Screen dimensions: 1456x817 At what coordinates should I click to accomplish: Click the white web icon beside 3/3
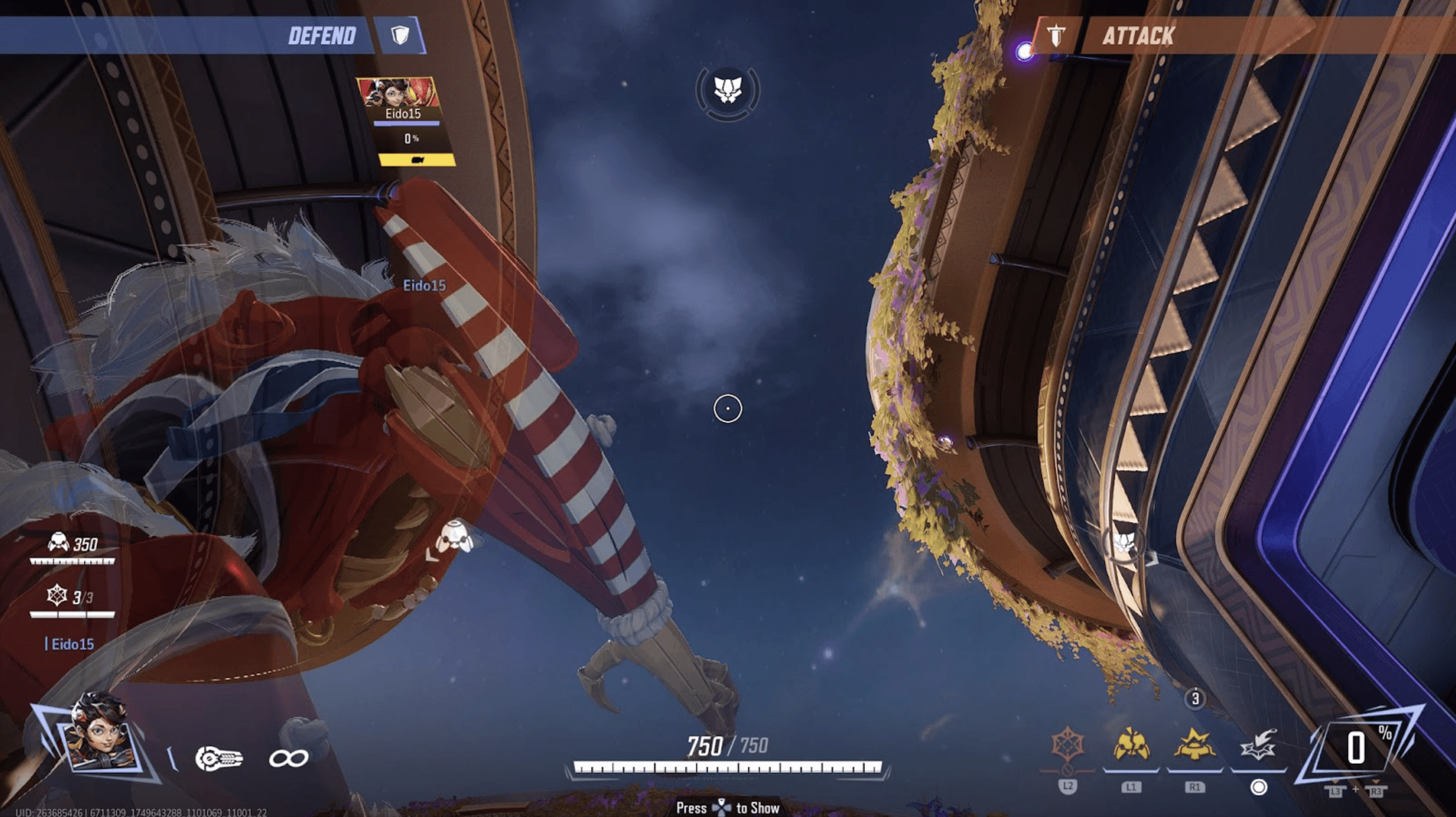tap(57, 596)
